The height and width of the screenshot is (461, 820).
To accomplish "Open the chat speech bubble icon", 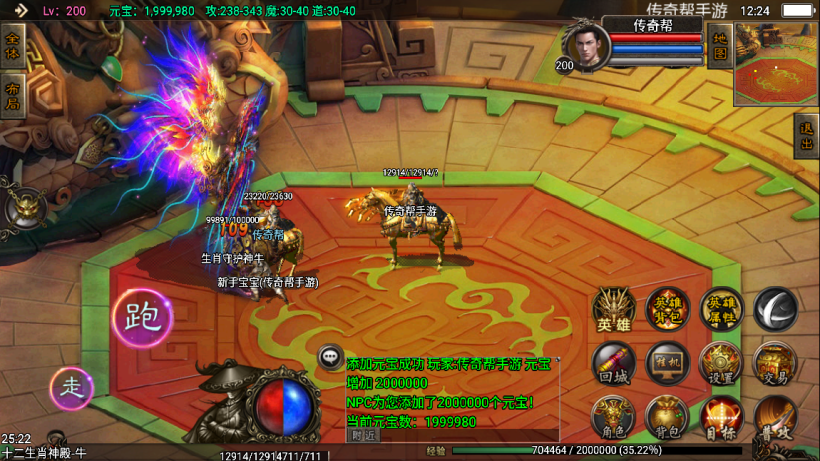I will pyautogui.click(x=331, y=356).
